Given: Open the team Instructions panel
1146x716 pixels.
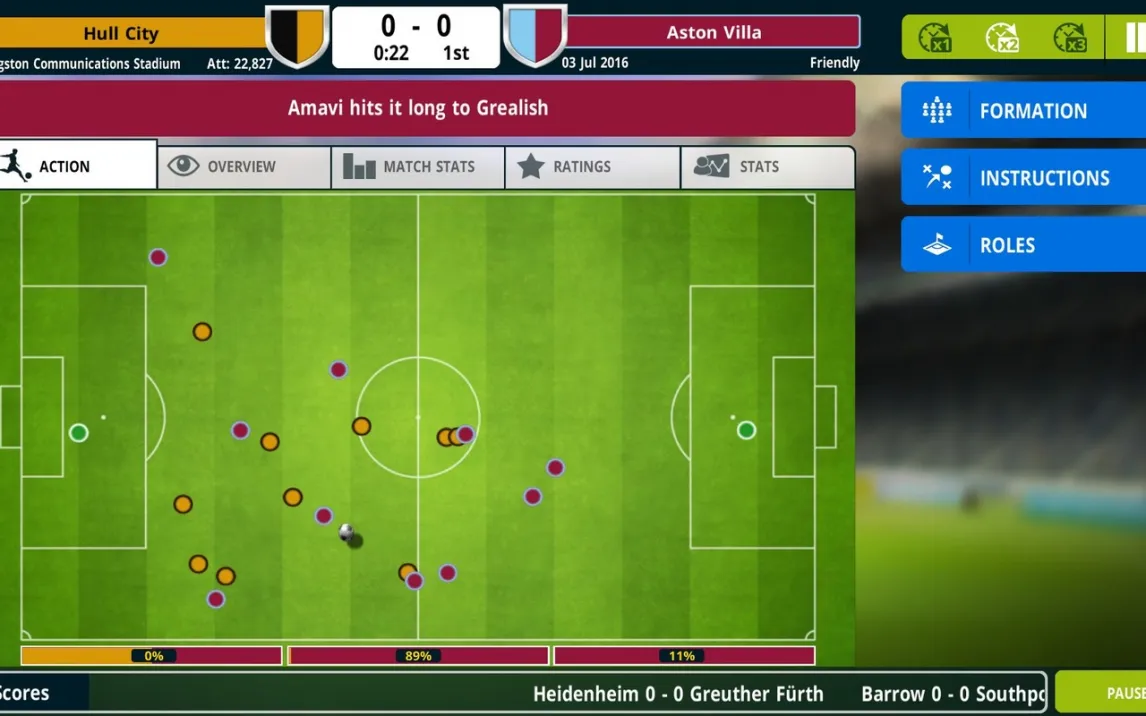Looking at the screenshot, I should [1023, 178].
